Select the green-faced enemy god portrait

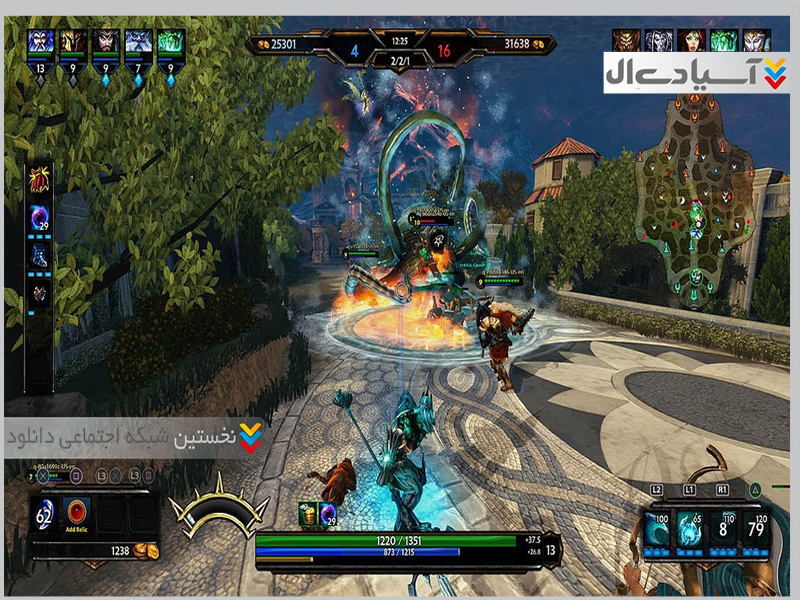pos(724,40)
